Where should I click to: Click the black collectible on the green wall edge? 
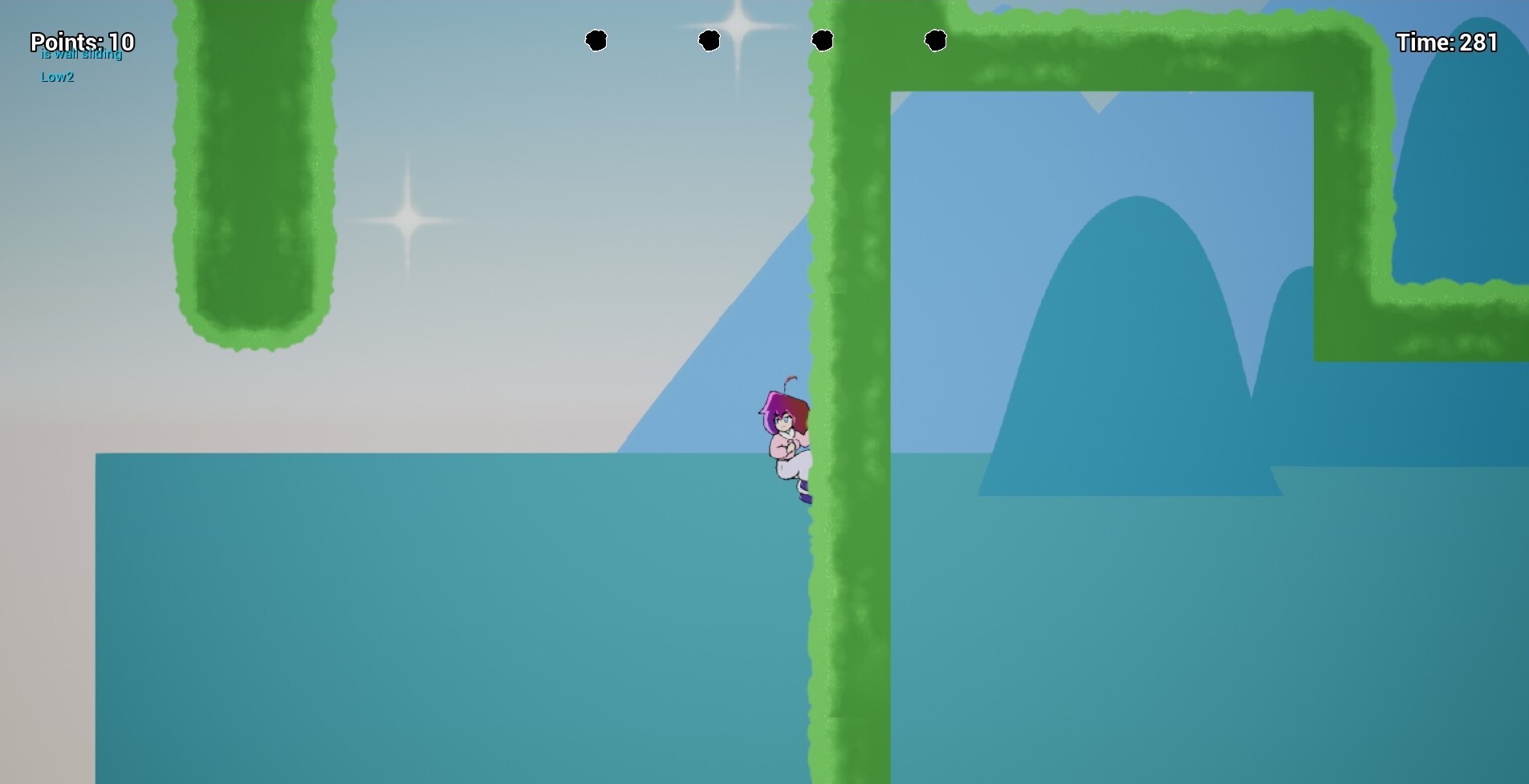point(824,39)
